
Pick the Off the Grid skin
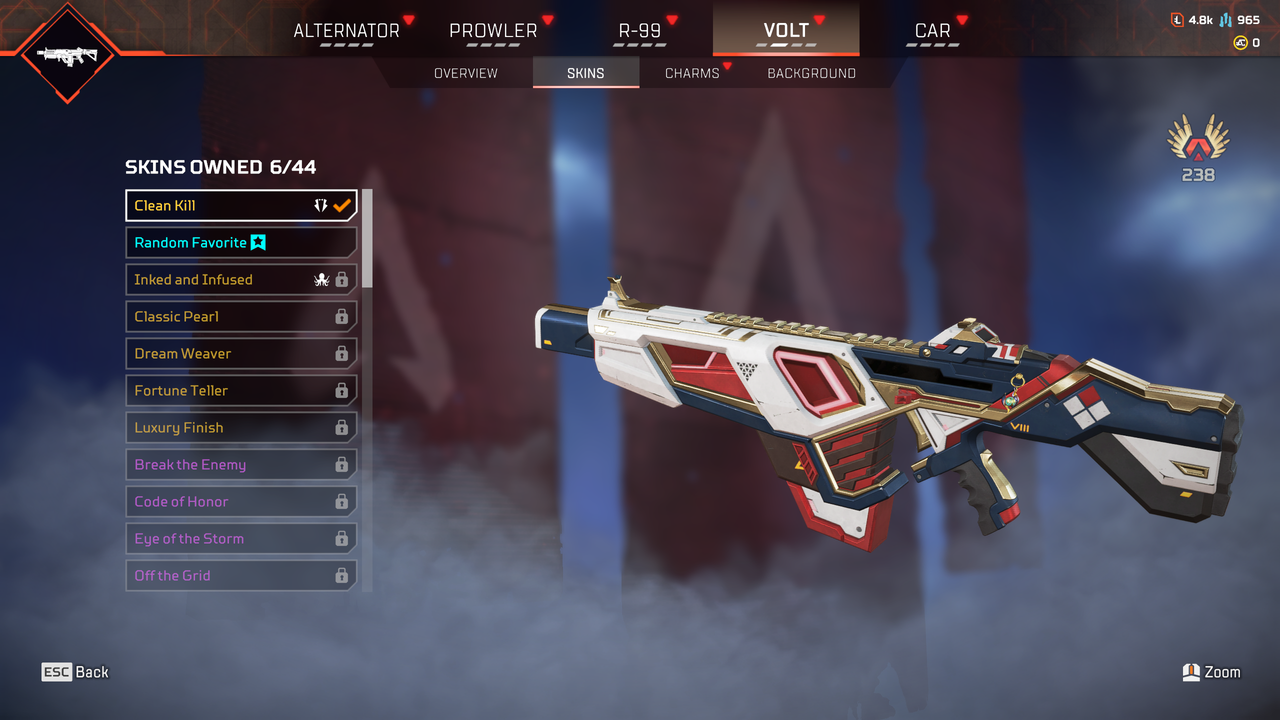click(240, 575)
